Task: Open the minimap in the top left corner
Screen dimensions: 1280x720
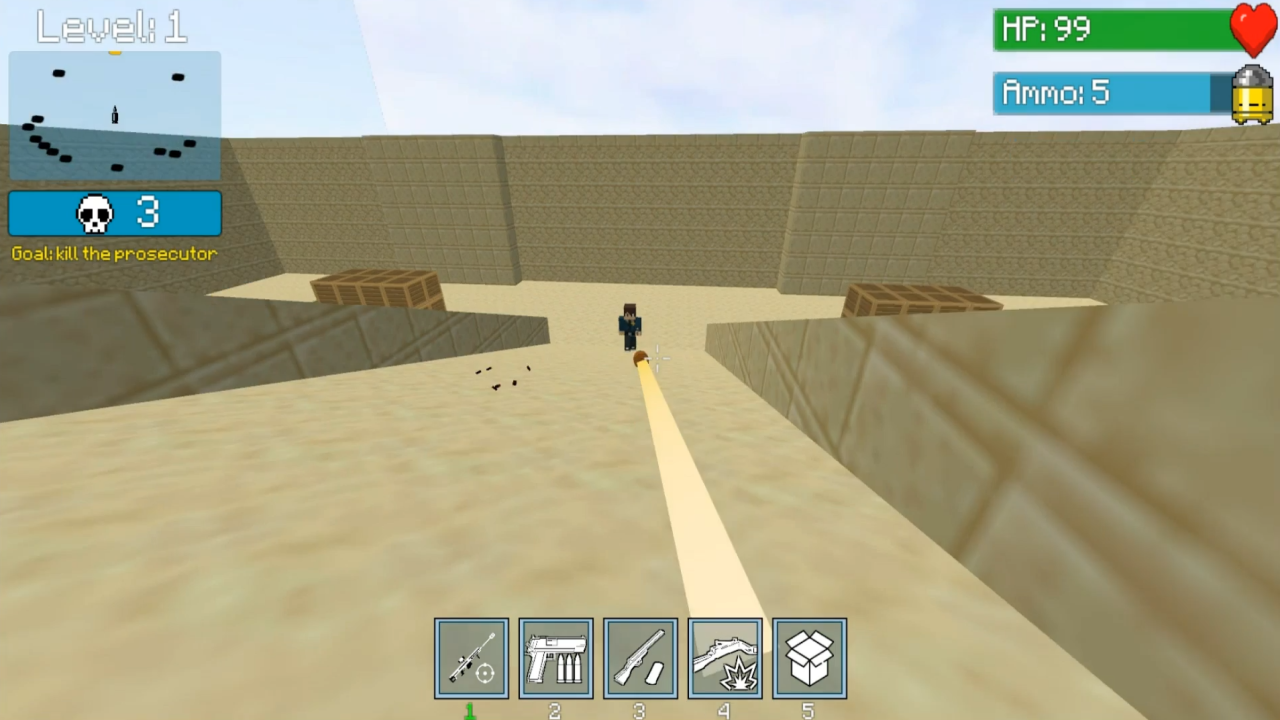Action: pyautogui.click(x=114, y=113)
